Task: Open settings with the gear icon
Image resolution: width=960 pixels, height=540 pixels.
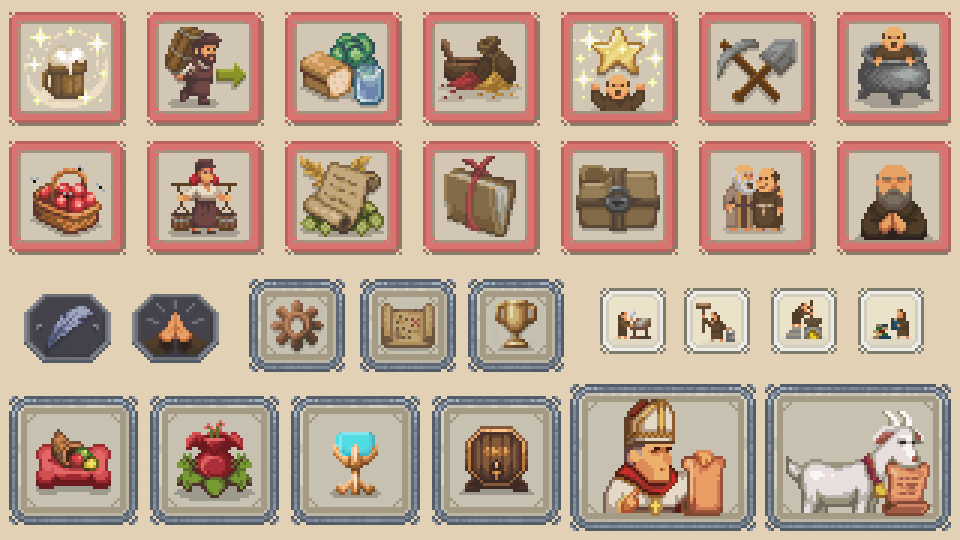Action: click(297, 325)
